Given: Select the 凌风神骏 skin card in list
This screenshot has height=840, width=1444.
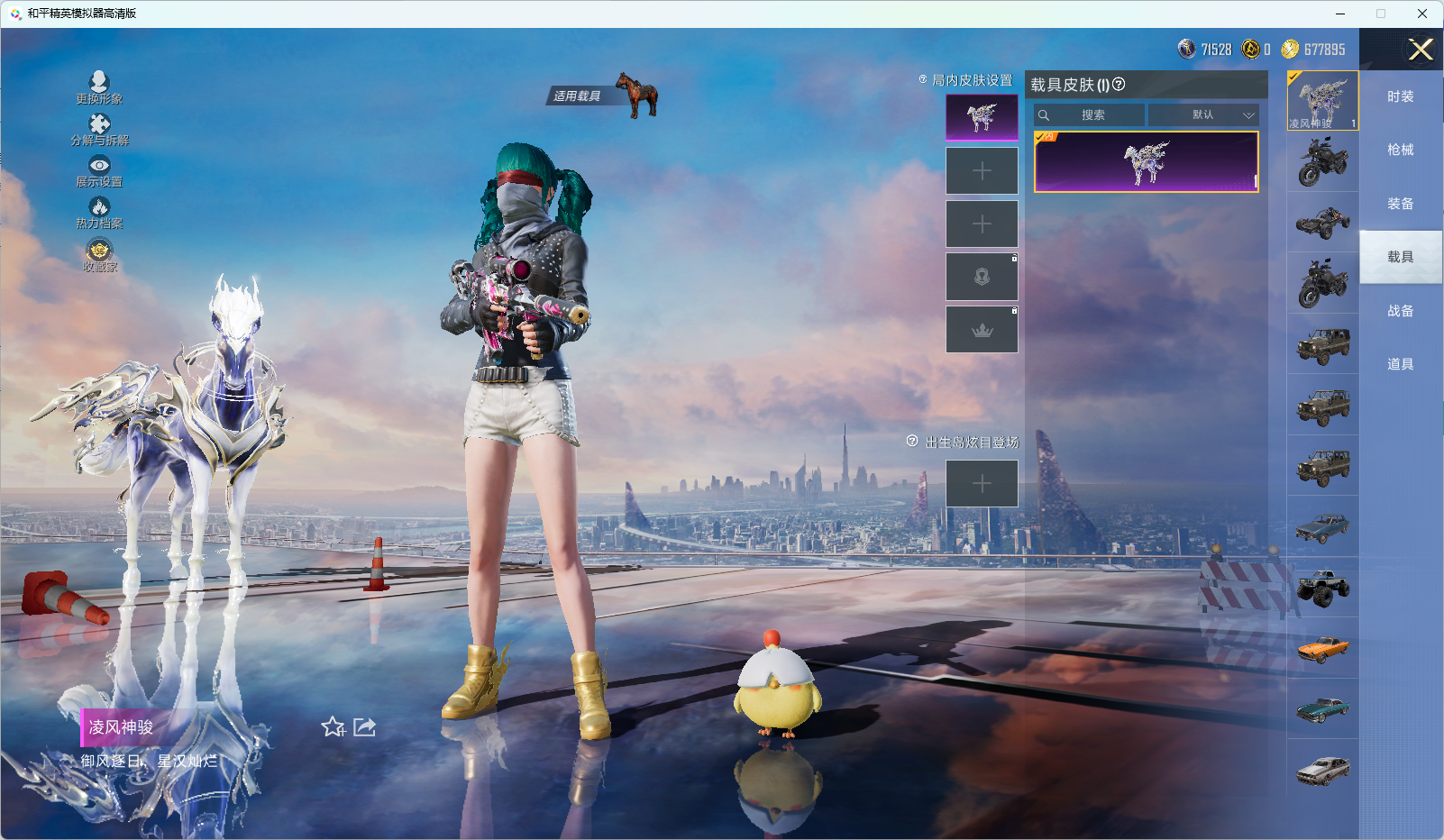Looking at the screenshot, I should click(1146, 162).
